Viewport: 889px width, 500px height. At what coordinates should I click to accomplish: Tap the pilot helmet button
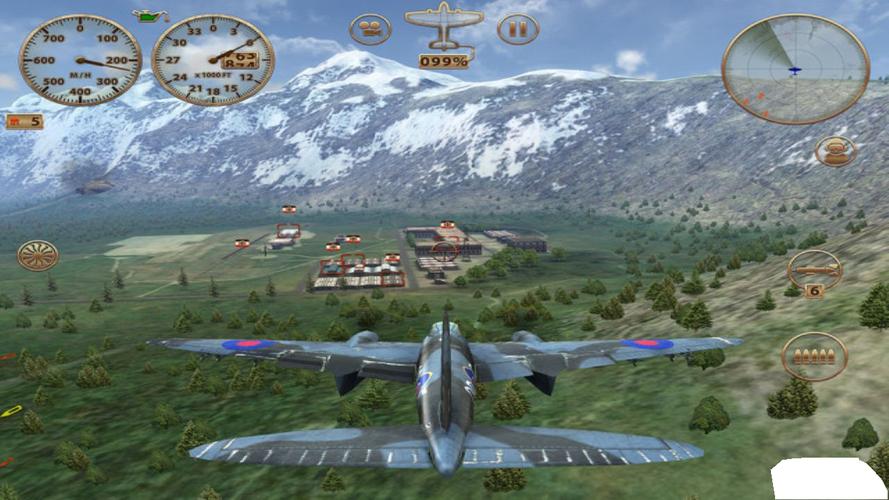click(x=835, y=151)
